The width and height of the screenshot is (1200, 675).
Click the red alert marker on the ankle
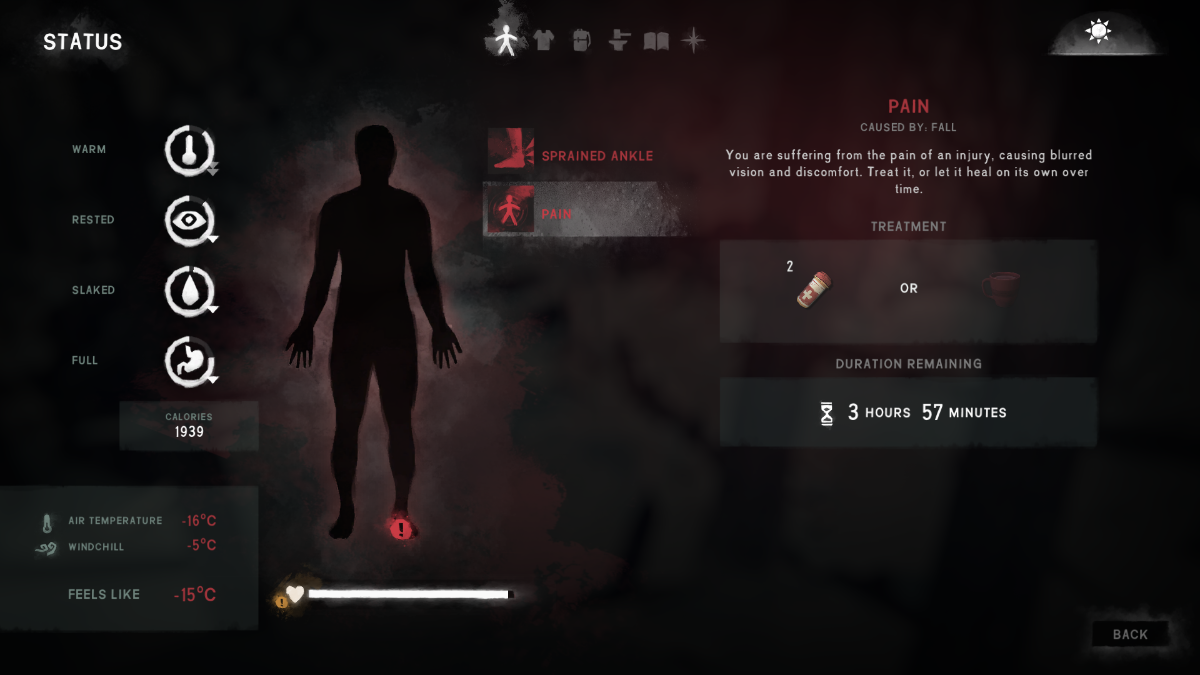tap(401, 529)
